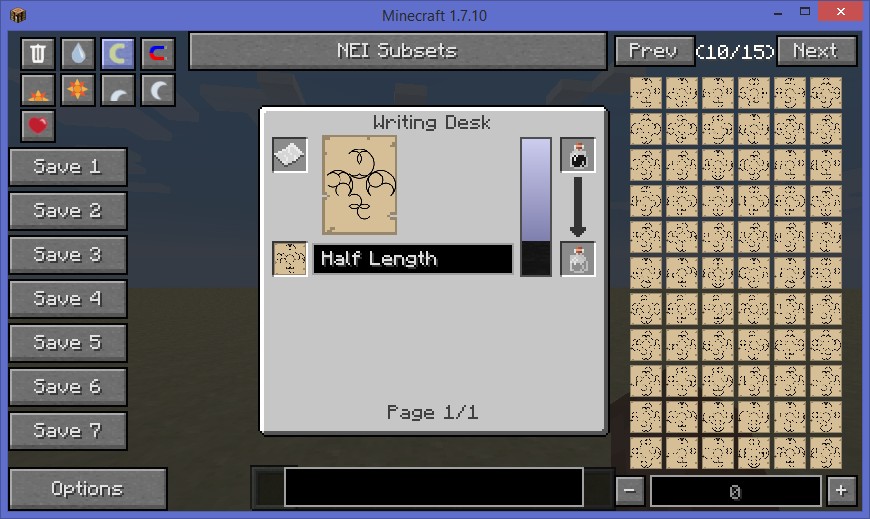Select the Save 4 slot
870x519 pixels.
(68, 299)
